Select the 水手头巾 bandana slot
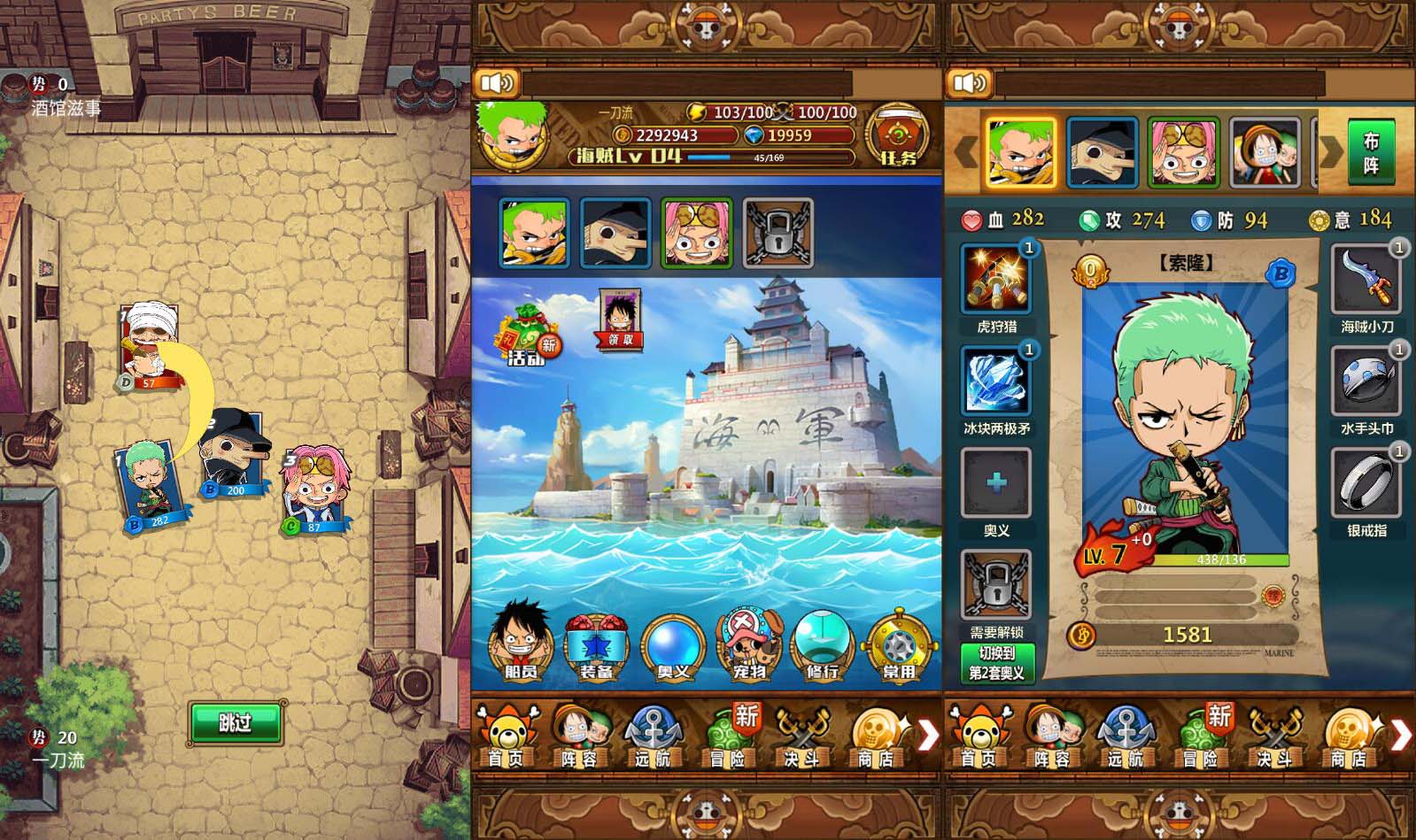 click(x=1366, y=381)
